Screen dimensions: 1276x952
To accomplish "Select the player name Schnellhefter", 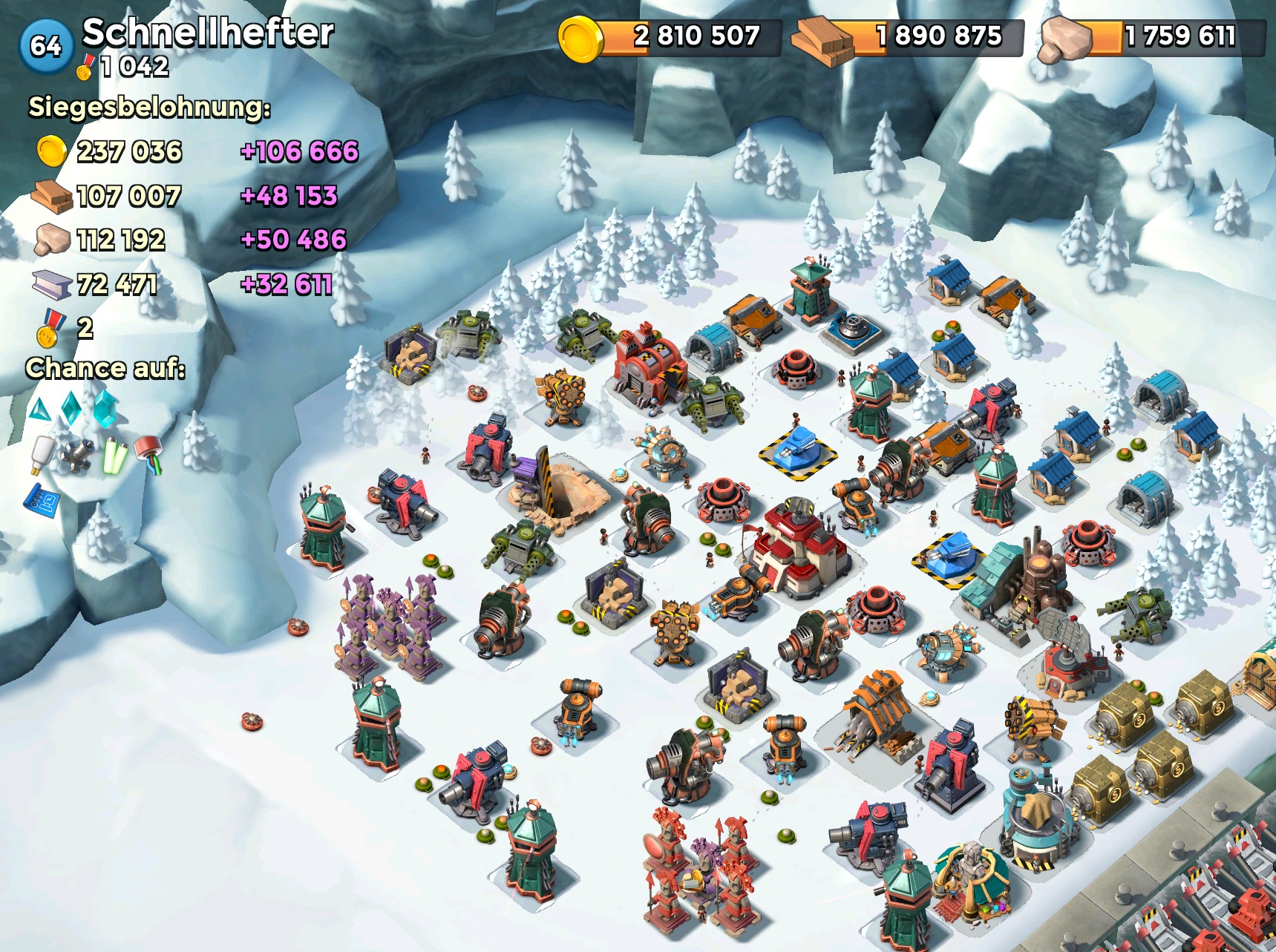I will 208,33.
